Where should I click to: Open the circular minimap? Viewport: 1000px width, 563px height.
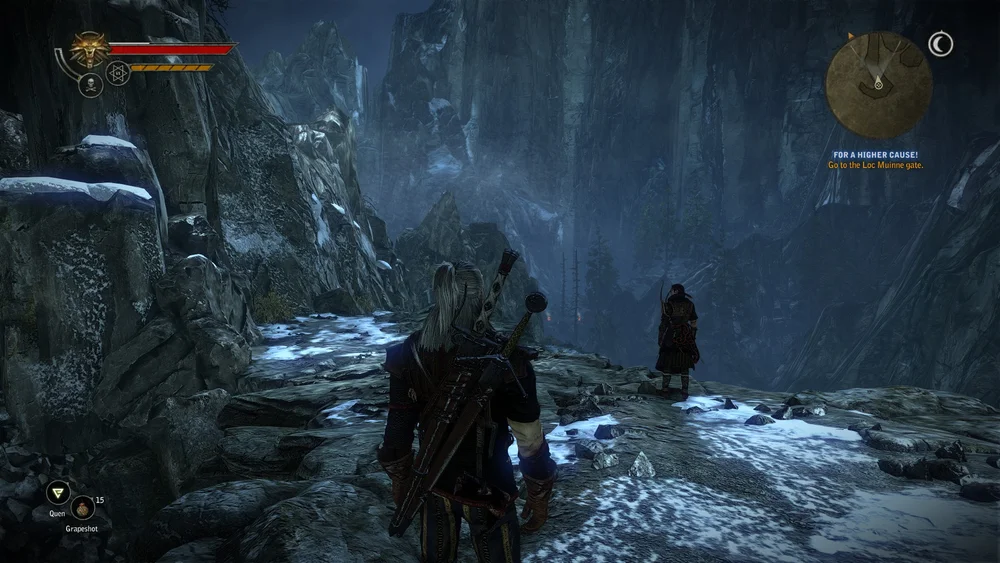[x=878, y=85]
